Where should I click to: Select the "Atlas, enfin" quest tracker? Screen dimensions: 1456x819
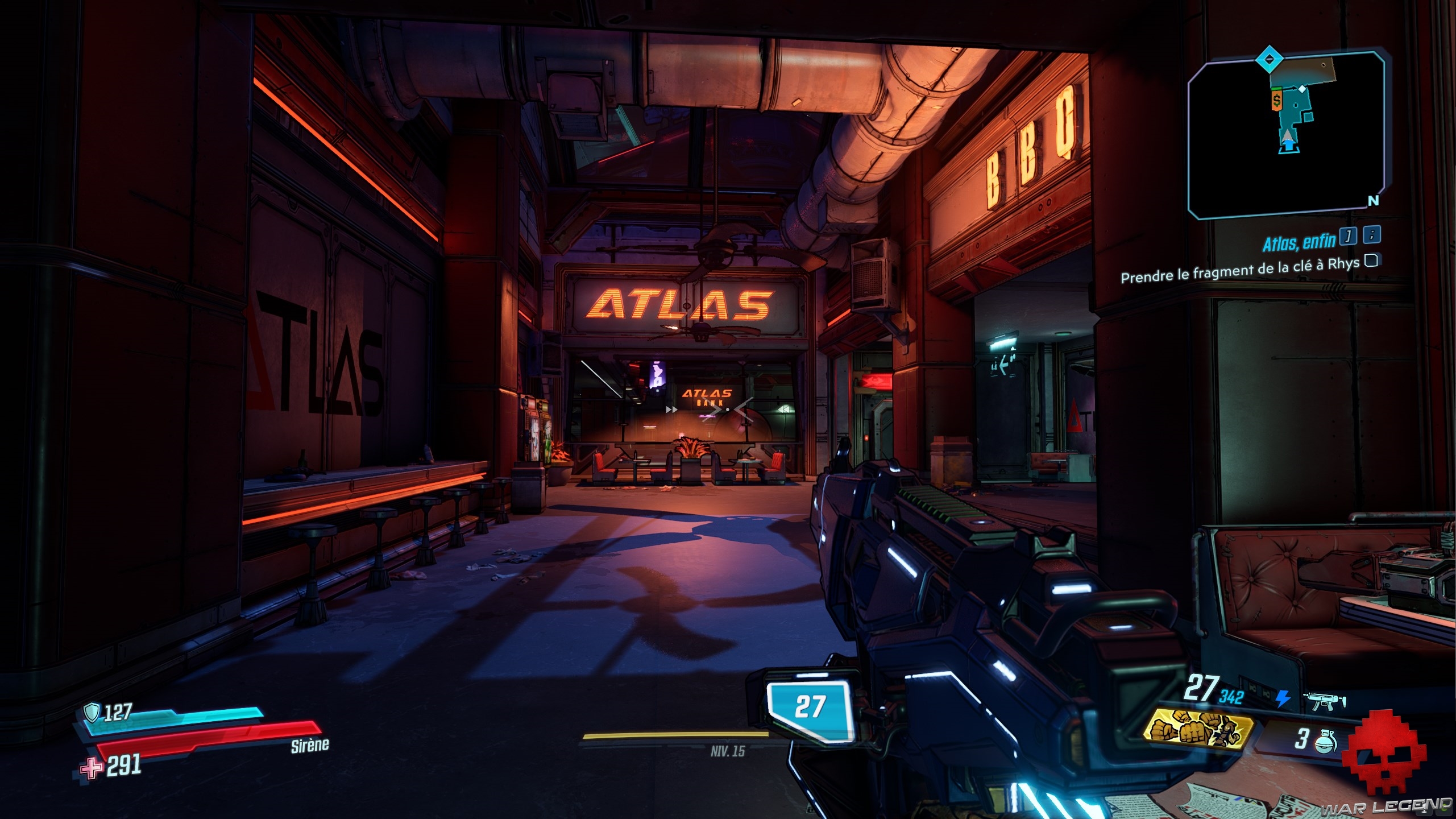pos(1299,243)
